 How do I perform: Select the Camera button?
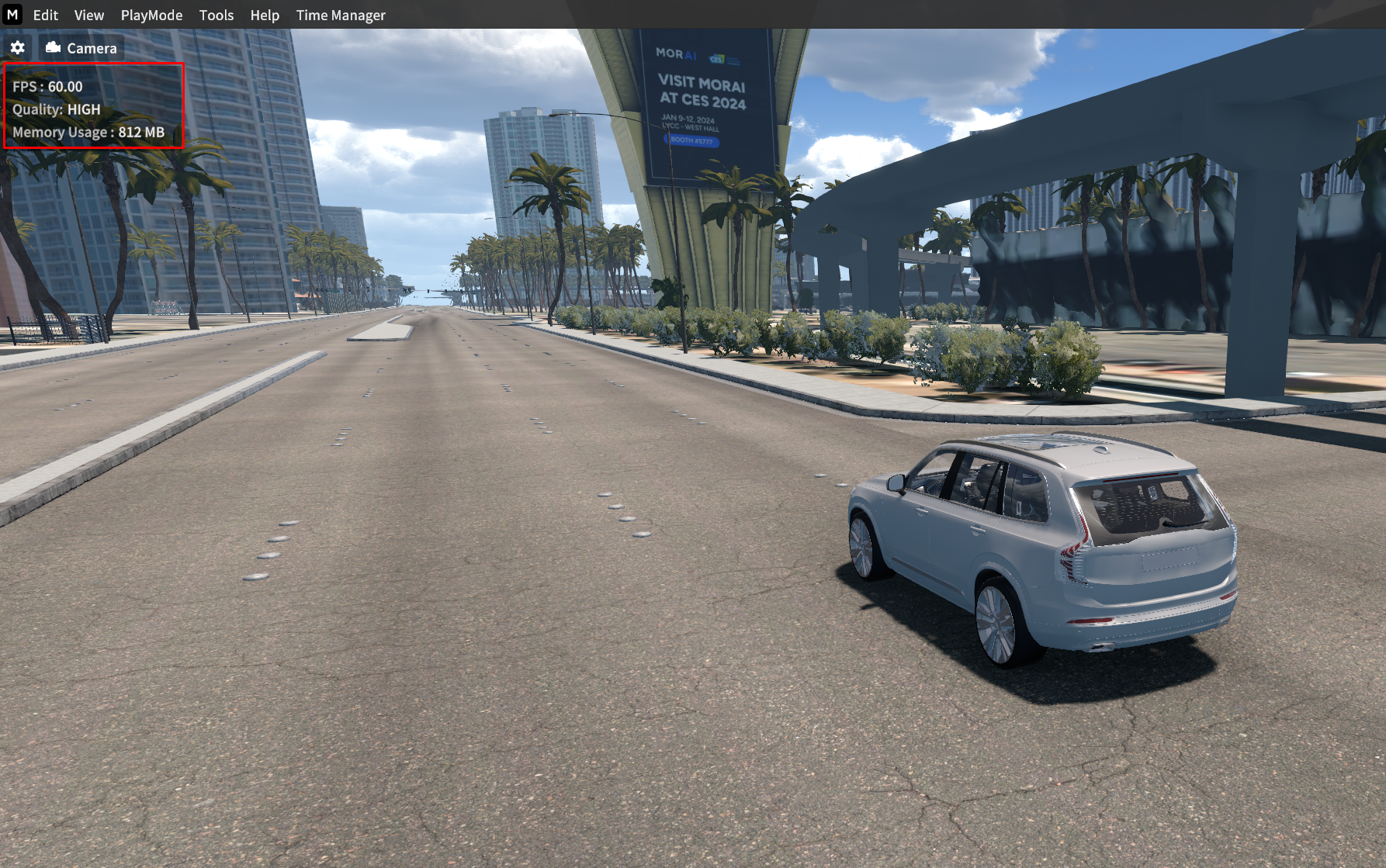coord(81,48)
